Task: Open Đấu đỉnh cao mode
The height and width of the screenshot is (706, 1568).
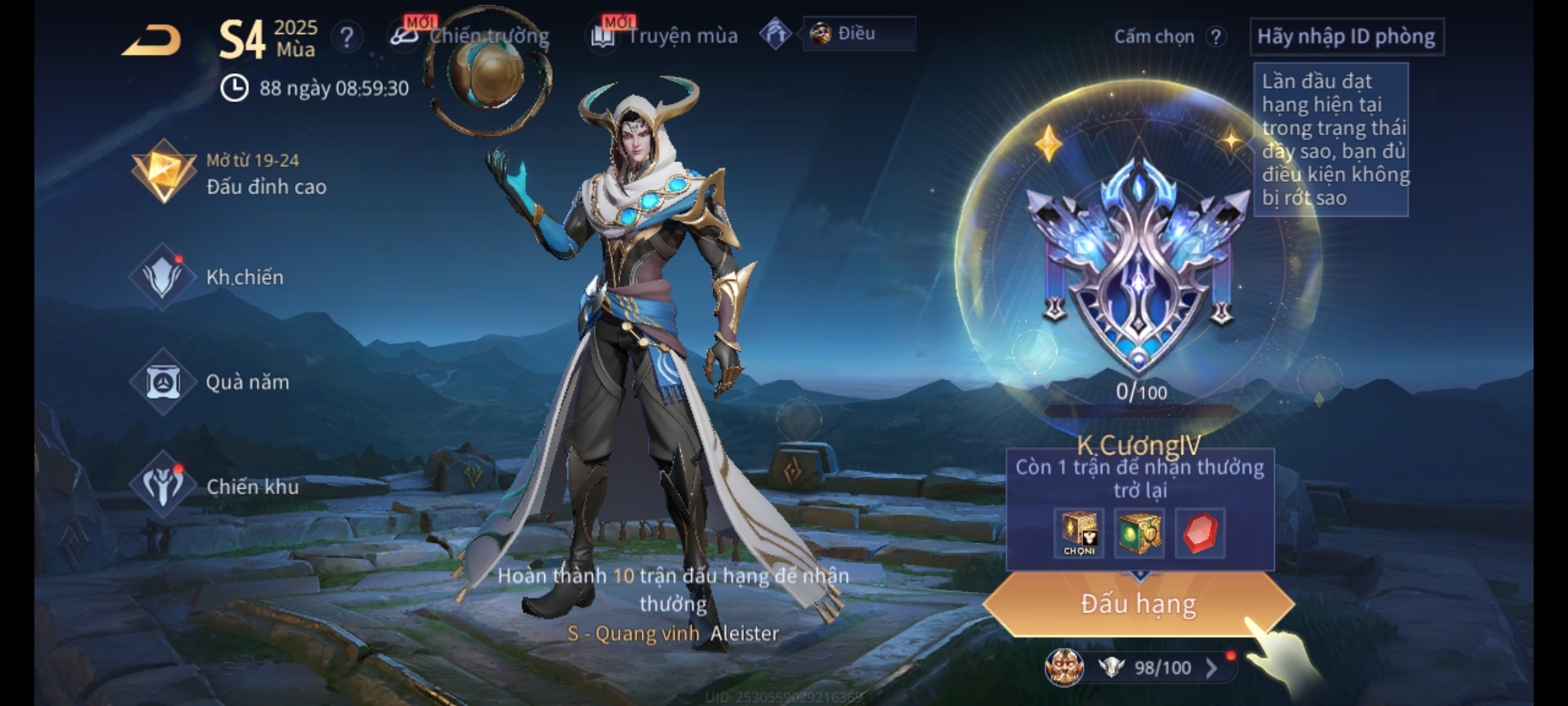Action: click(x=229, y=173)
